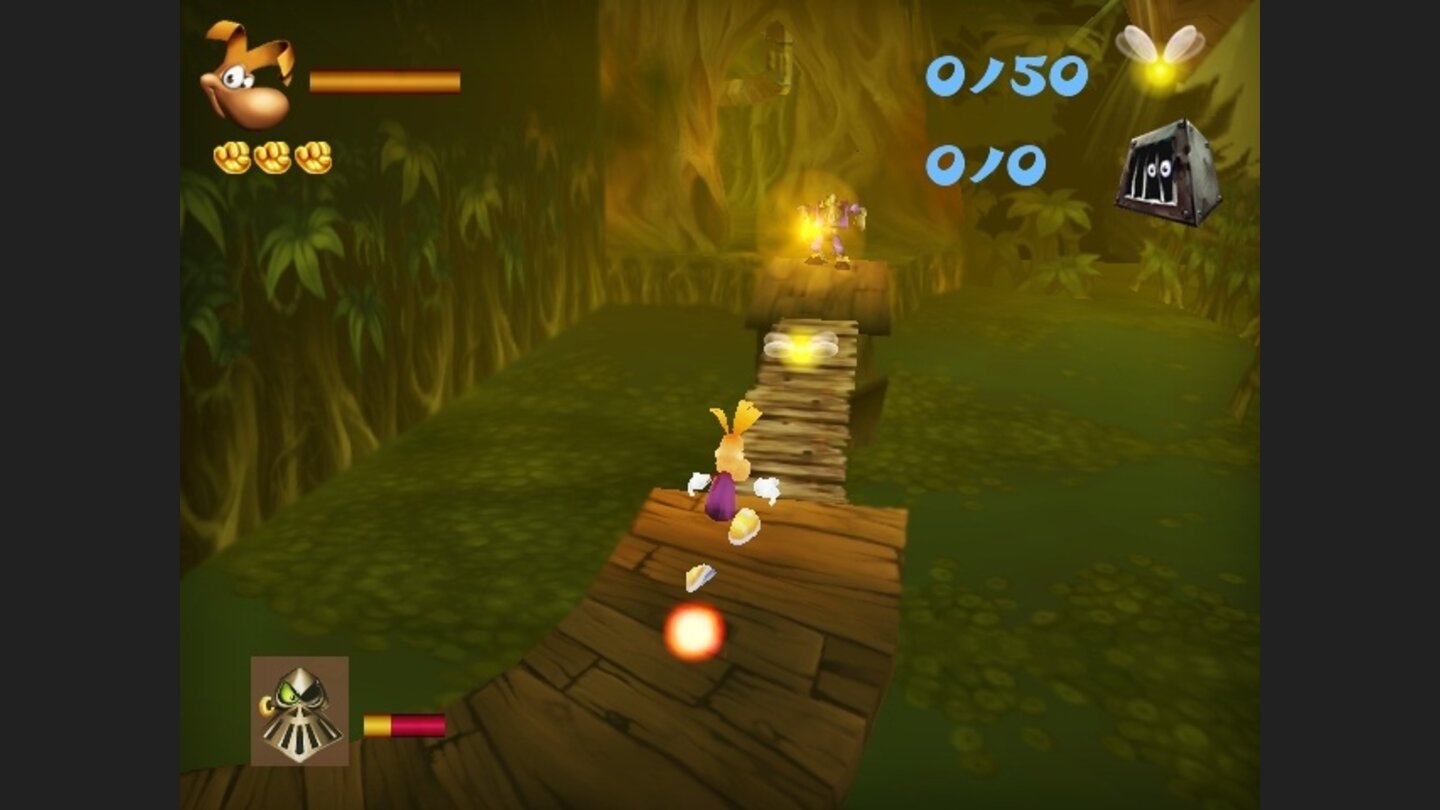
Task: Click the first golden fist icon under Rayman
Action: click(230, 155)
